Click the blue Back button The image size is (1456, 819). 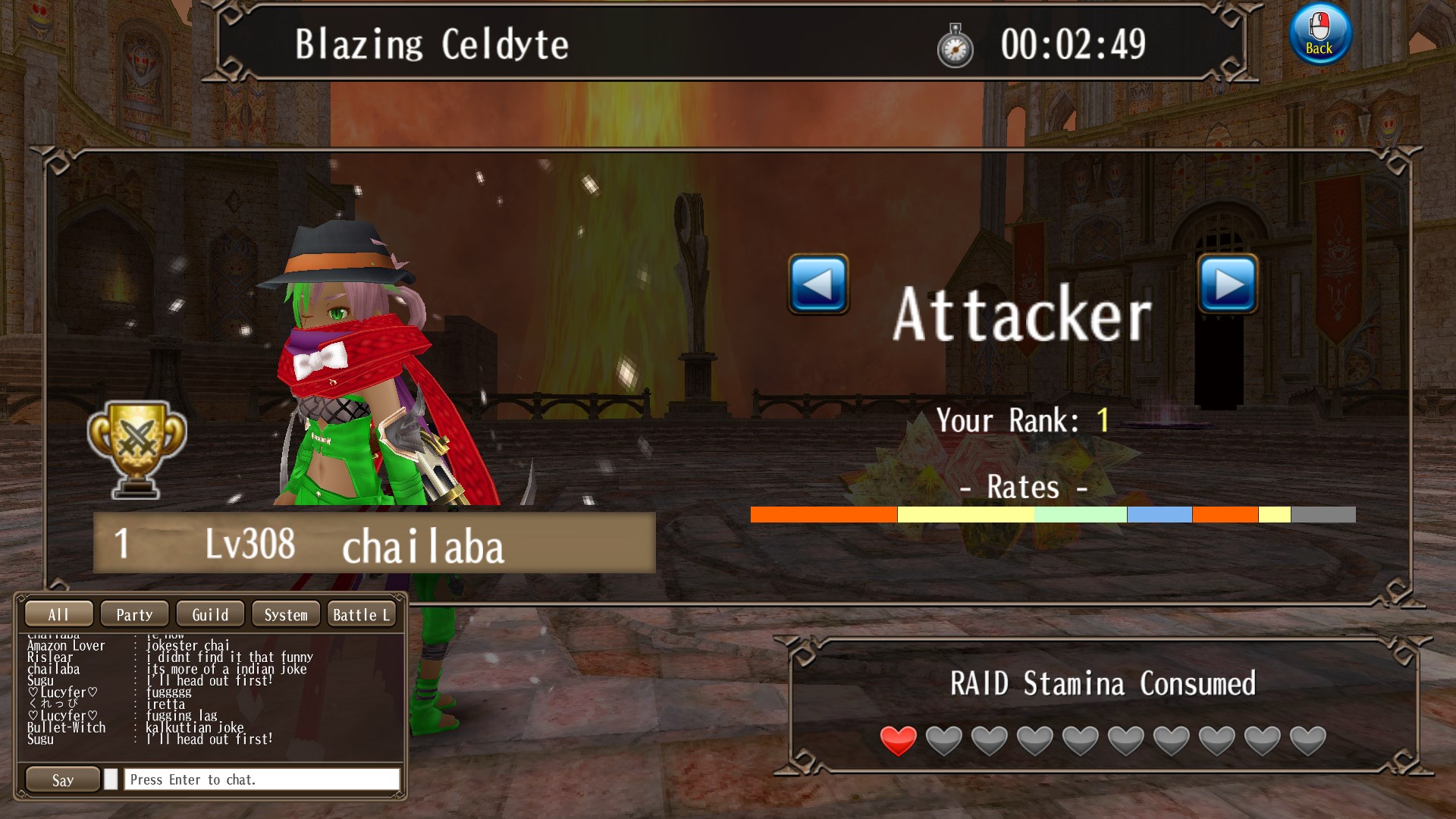1319,34
